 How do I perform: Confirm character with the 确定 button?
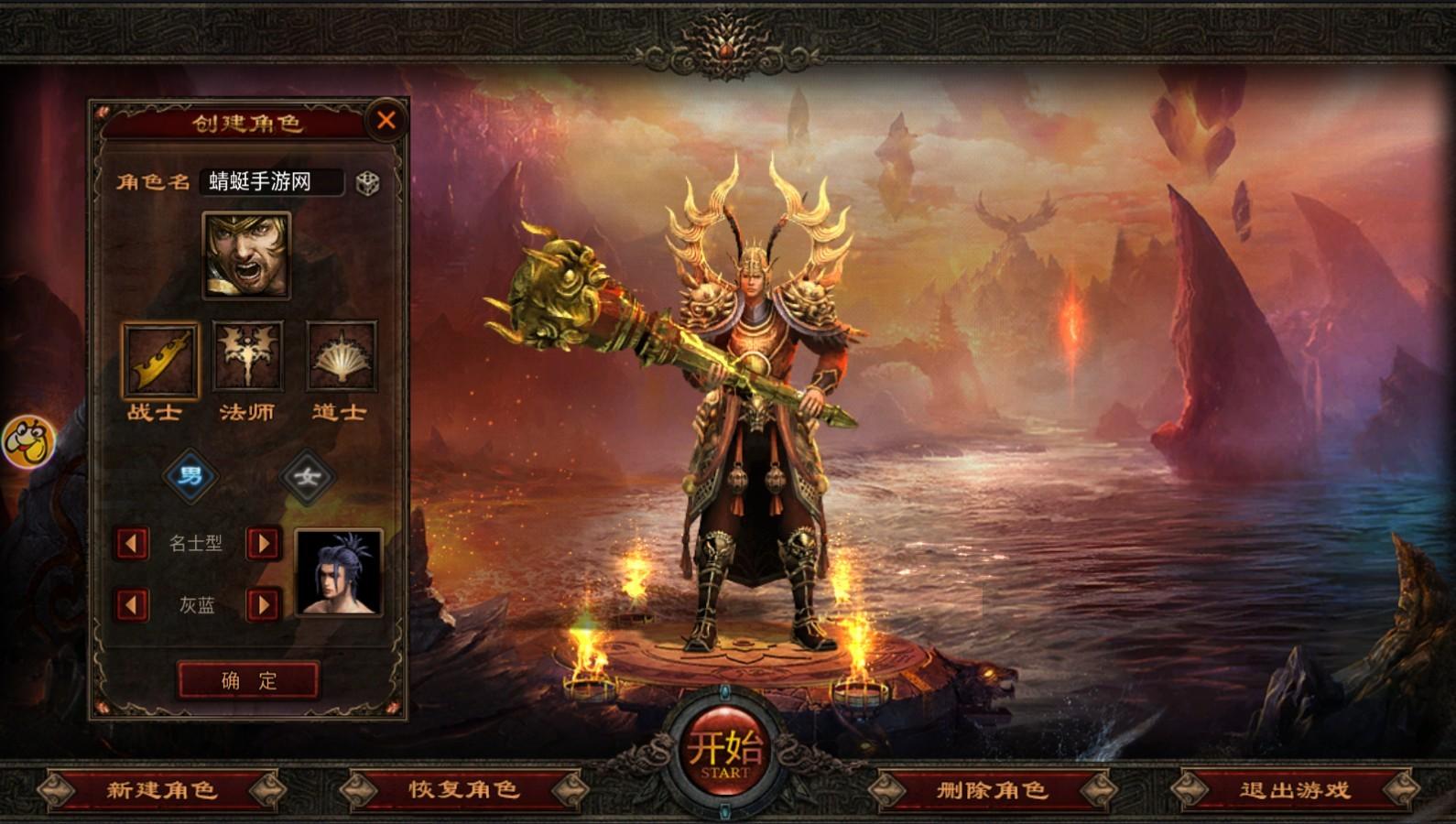point(248,680)
